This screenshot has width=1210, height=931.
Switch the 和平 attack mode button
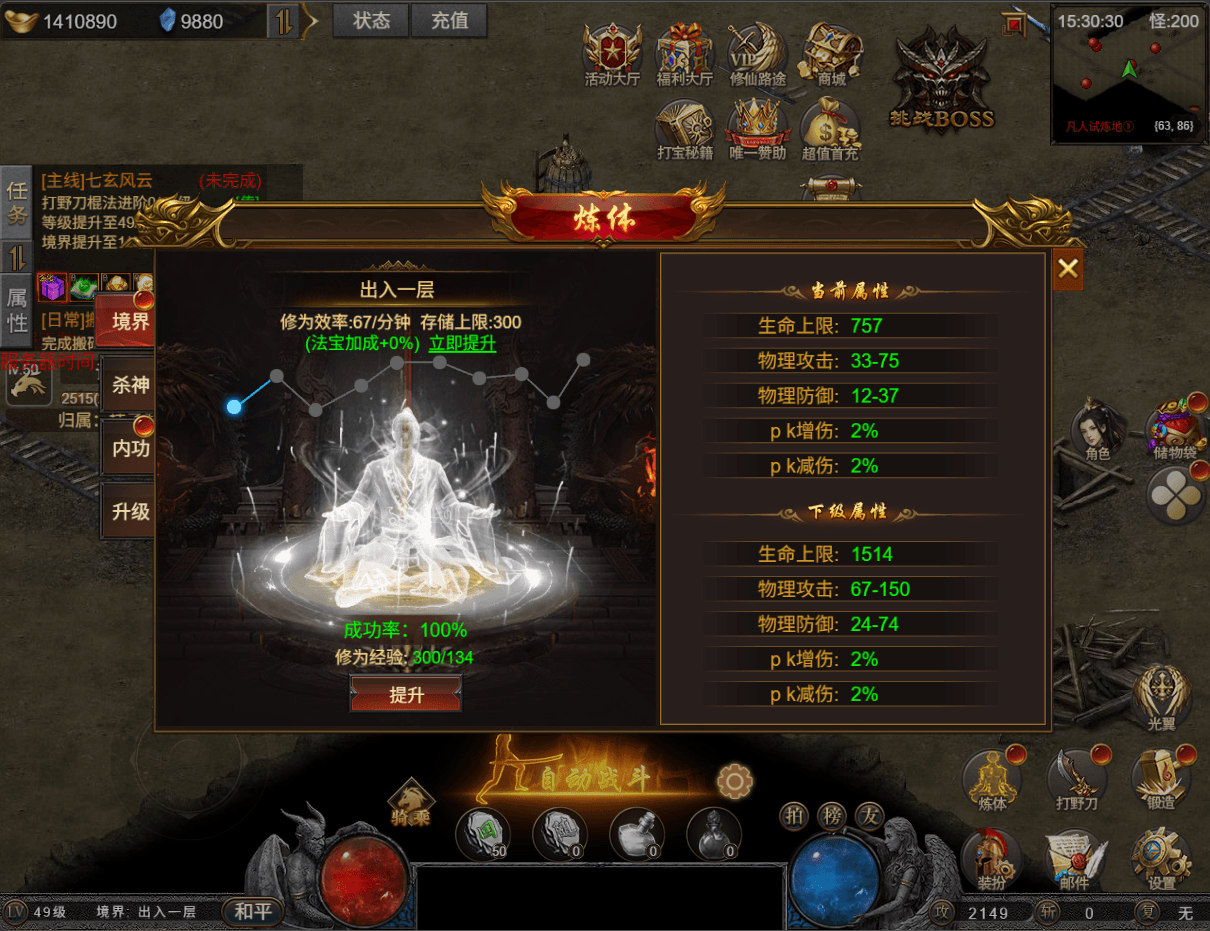(x=252, y=911)
